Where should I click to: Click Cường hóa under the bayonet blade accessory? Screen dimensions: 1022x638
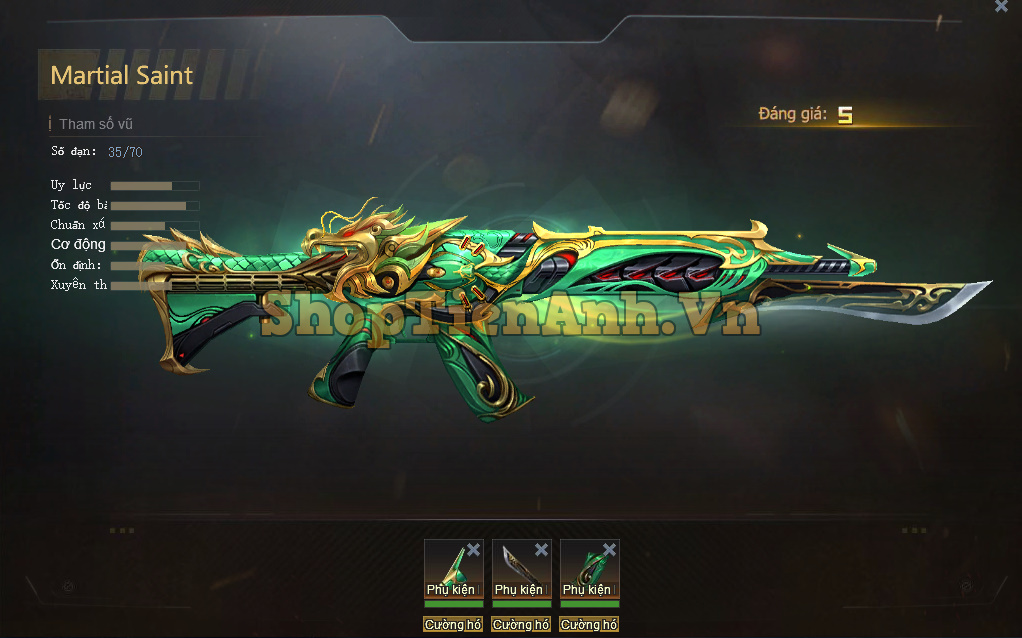521,625
